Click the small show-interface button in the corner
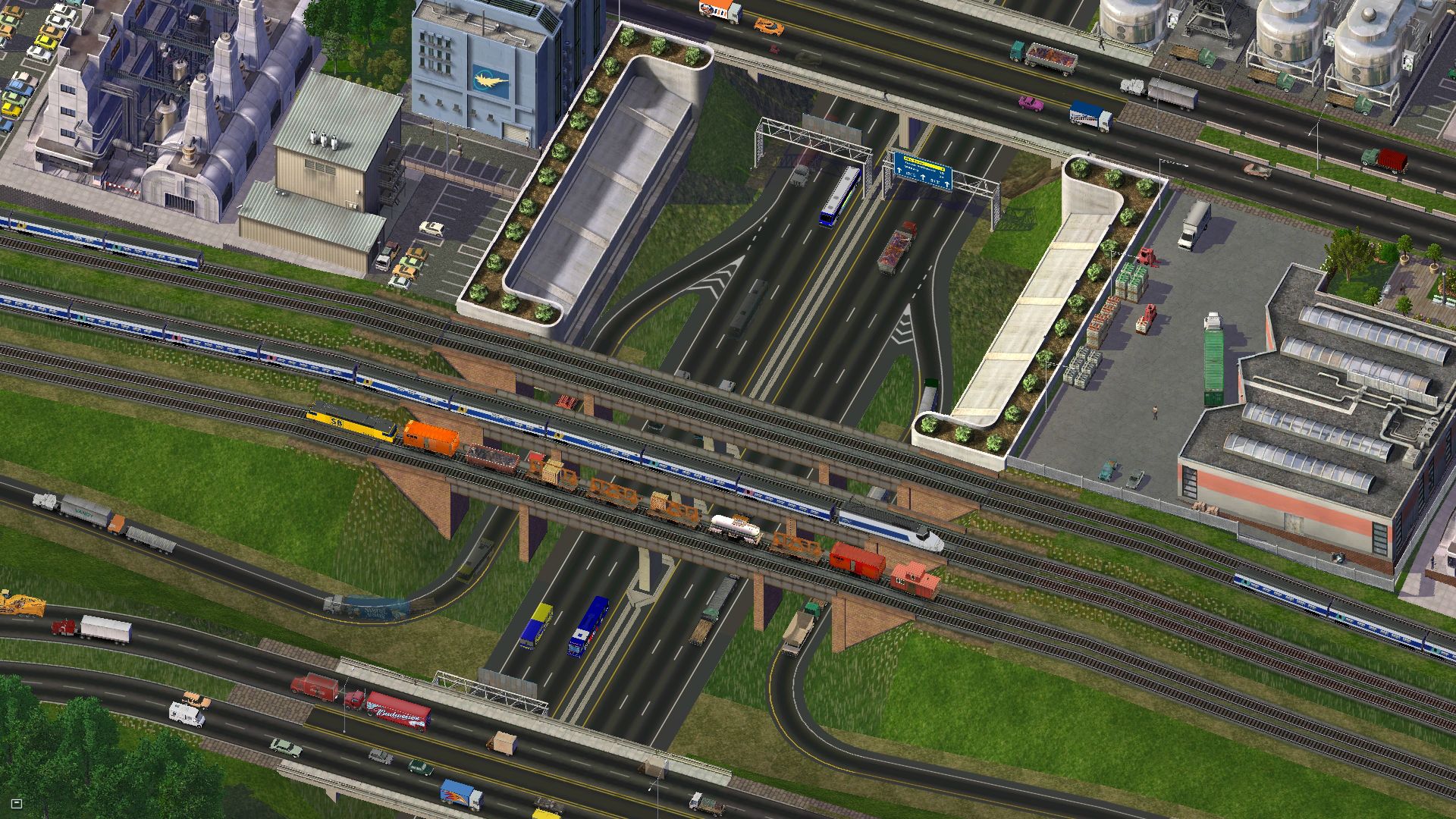The image size is (1456, 819). point(17,803)
